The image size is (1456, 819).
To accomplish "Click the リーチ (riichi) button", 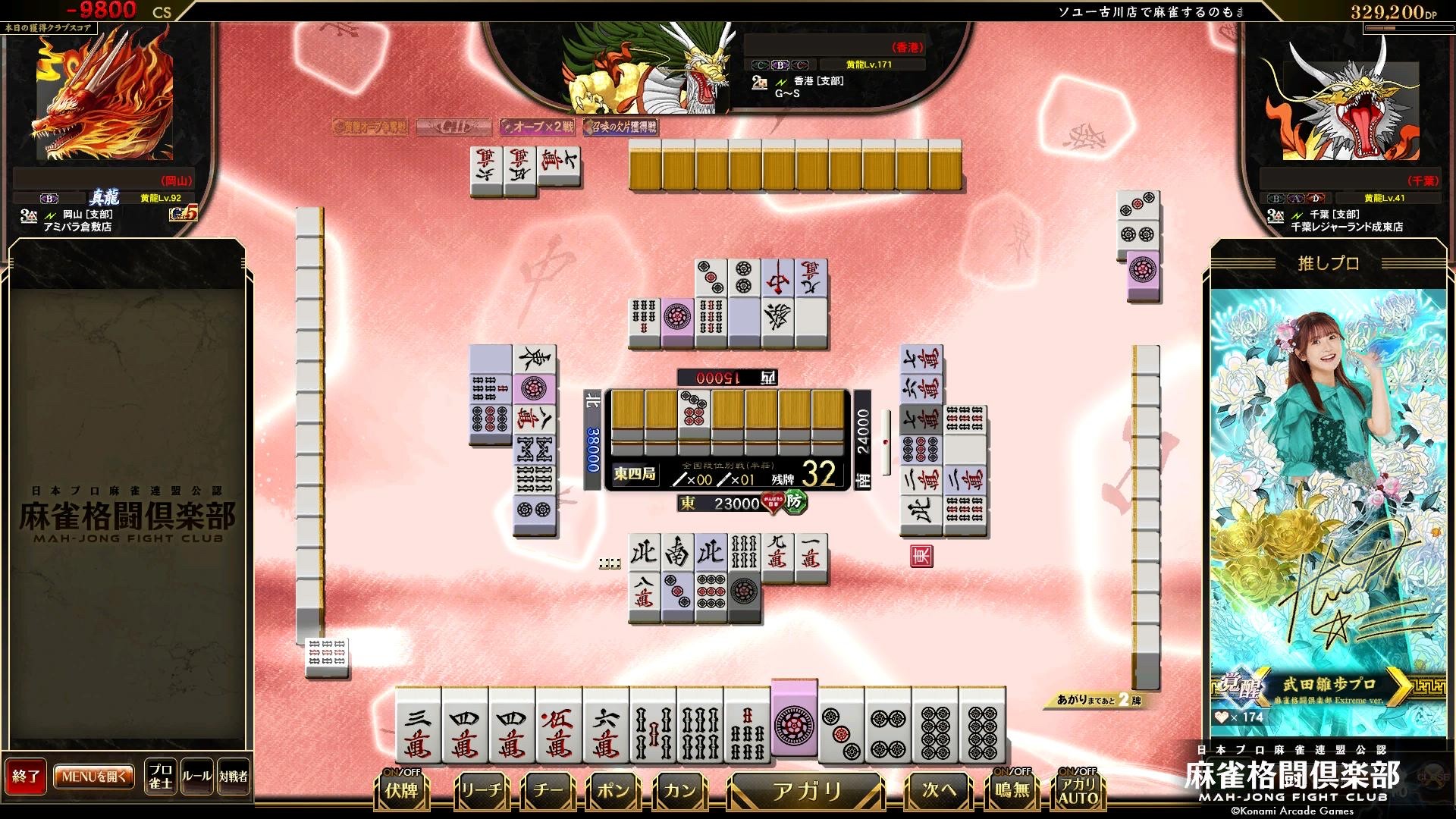I will coord(482,790).
